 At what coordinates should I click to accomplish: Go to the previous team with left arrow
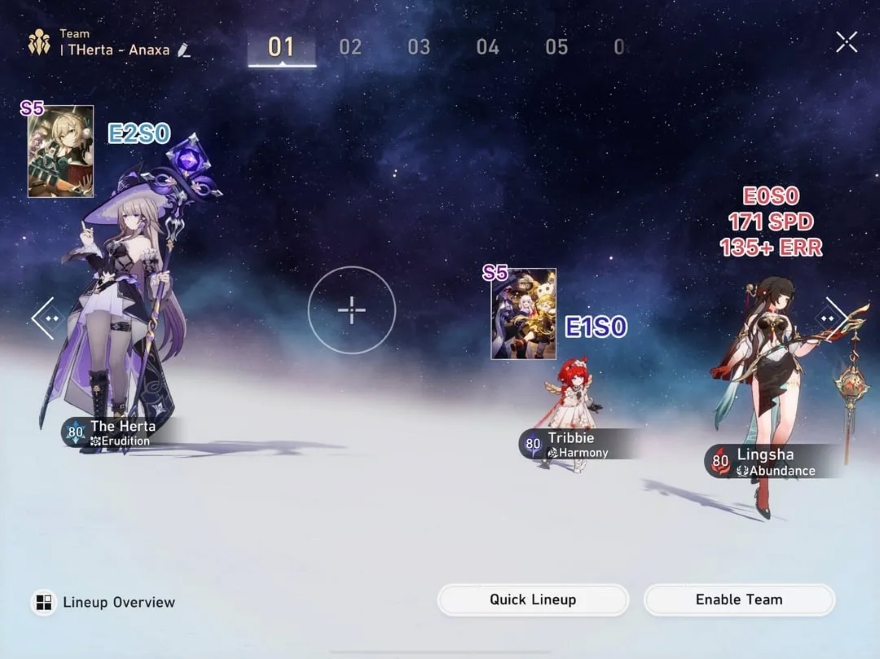pos(44,318)
